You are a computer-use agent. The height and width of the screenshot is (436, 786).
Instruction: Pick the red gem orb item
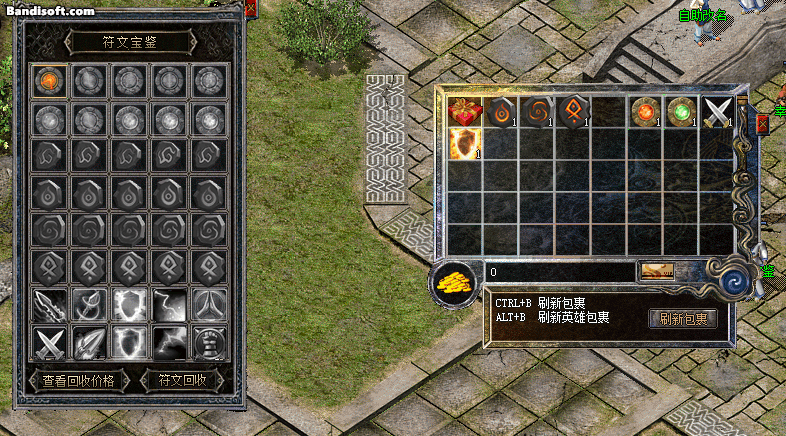[x=645, y=111]
